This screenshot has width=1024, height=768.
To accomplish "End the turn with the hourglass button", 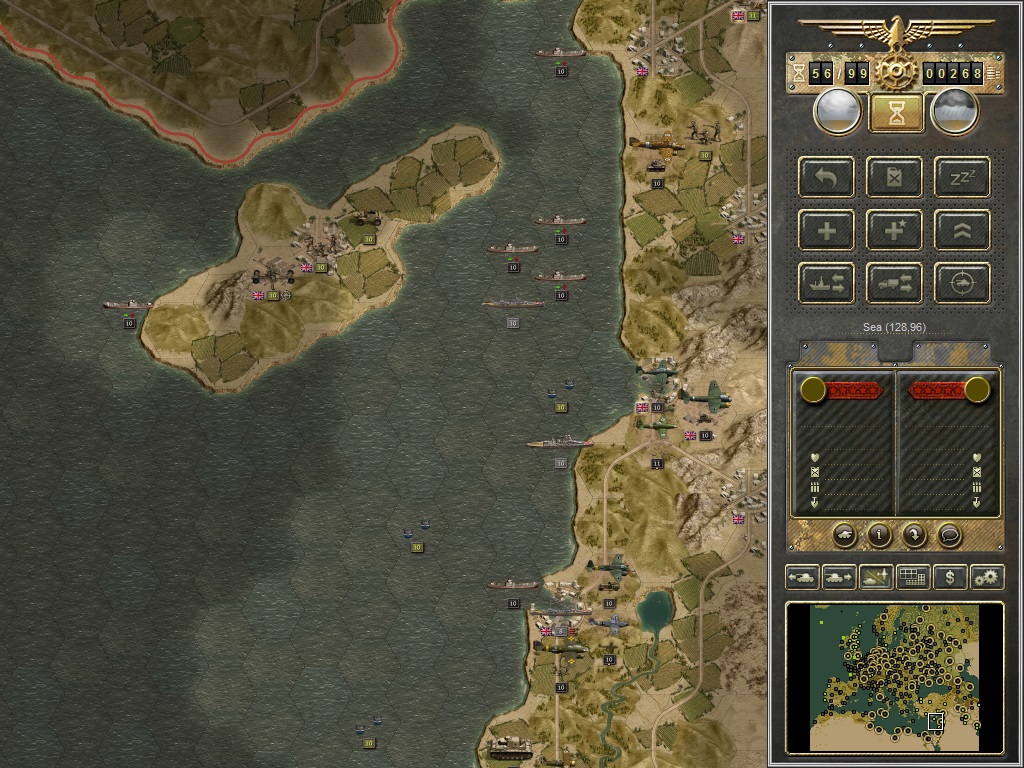I will pyautogui.click(x=896, y=112).
